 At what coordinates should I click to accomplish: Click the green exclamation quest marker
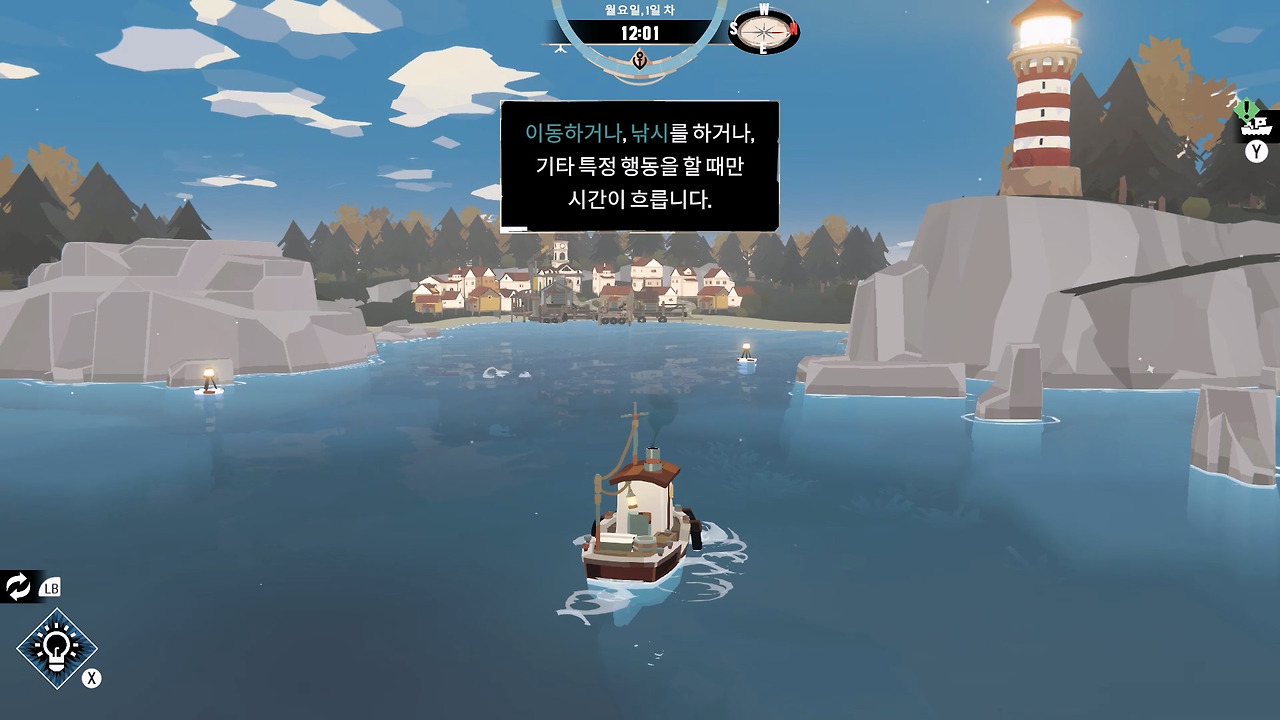coord(1246,107)
